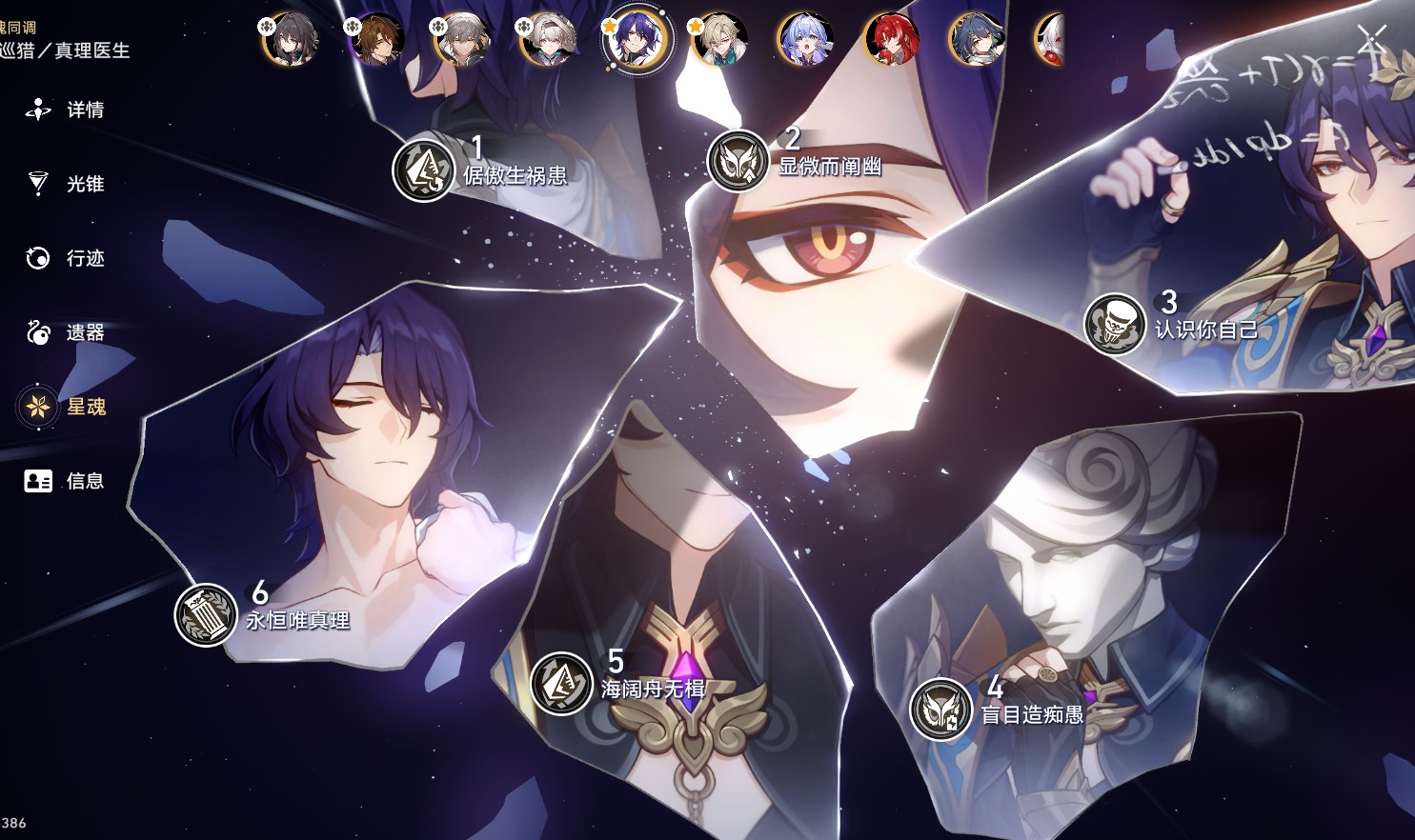Choose the dark-blue-haired character portrait
The width and height of the screenshot is (1415, 840).
click(976, 40)
